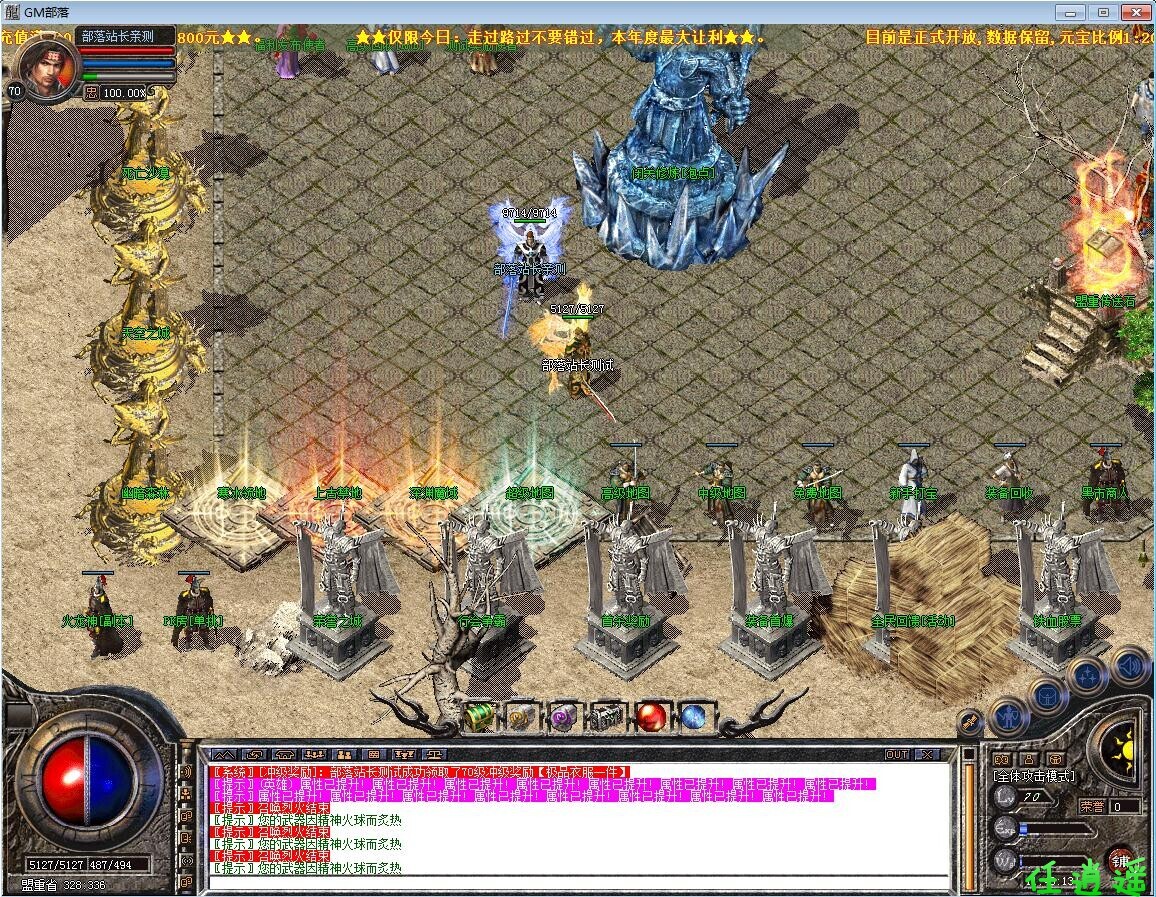The height and width of the screenshot is (897, 1156).
Task: Select the green treasure chest belt slot
Action: coord(479,716)
